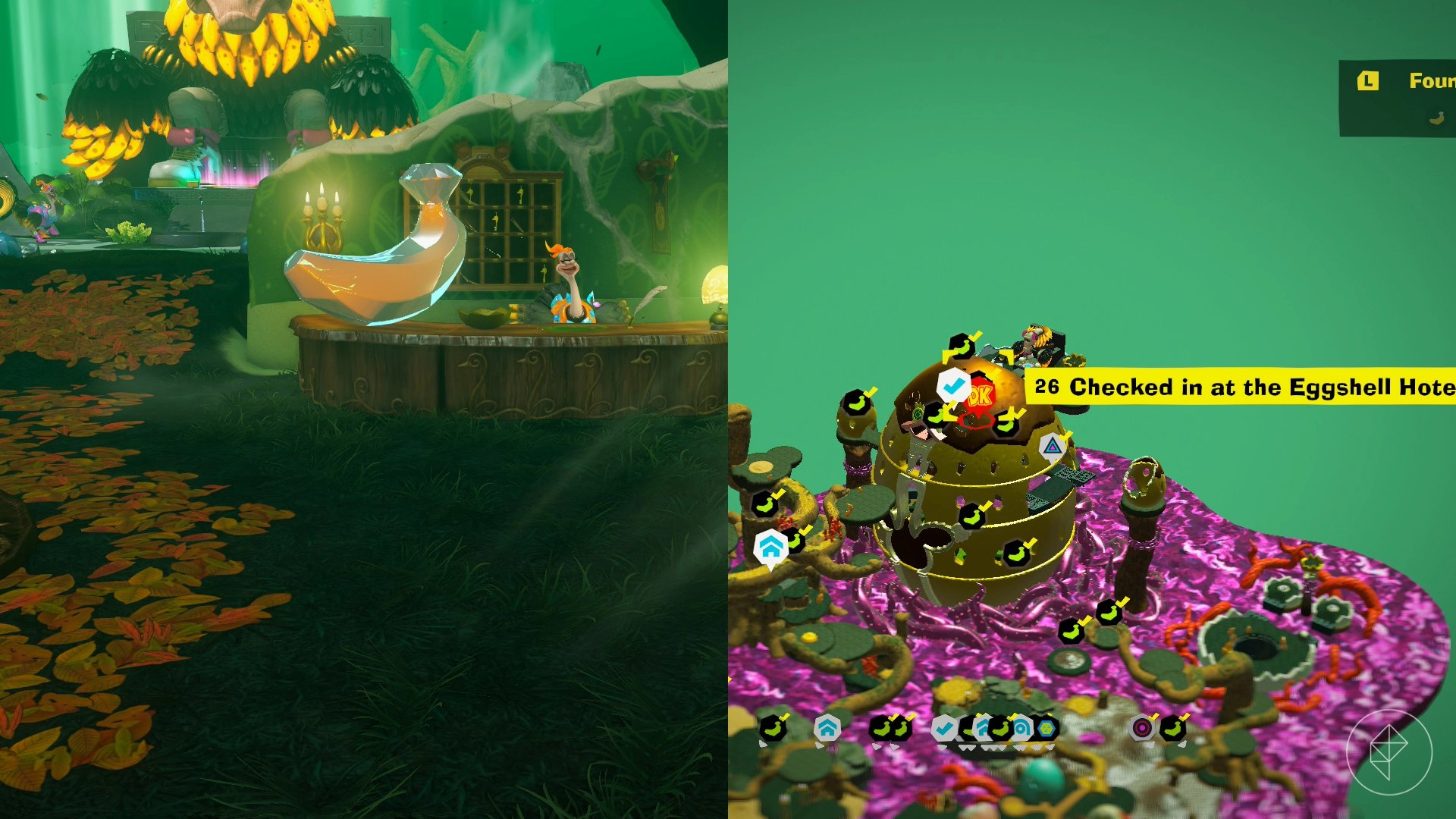The height and width of the screenshot is (819, 1456).
Task: Select the triangle marker on the egg
Action: click(1052, 447)
